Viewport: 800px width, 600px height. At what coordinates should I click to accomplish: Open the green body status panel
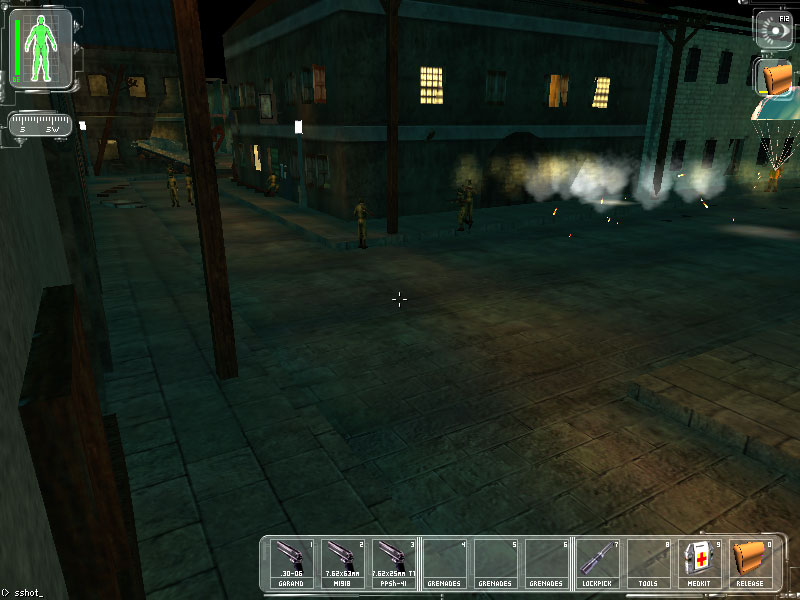tap(41, 46)
